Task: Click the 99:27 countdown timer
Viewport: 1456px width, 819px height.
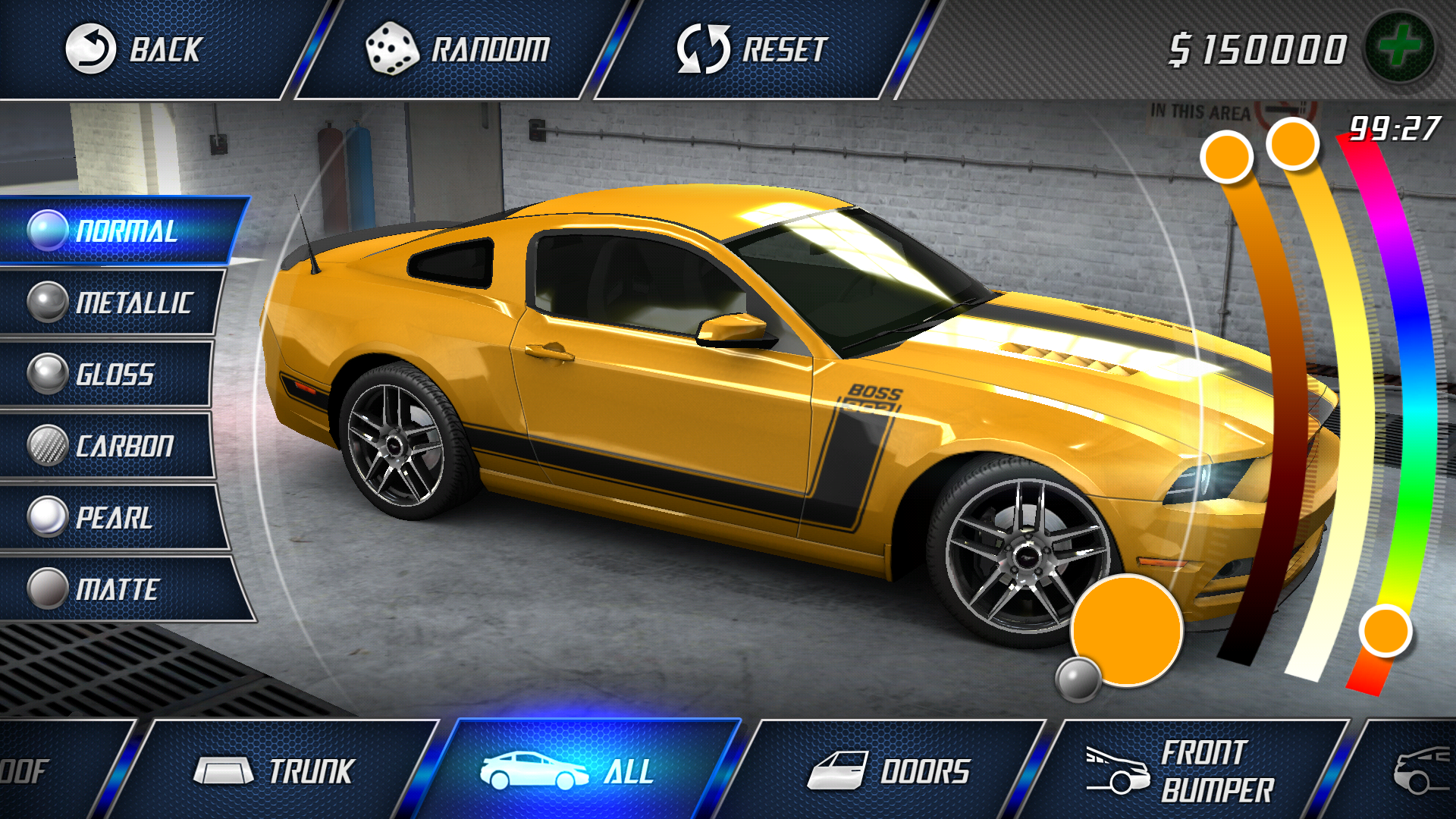Action: pos(1395,127)
